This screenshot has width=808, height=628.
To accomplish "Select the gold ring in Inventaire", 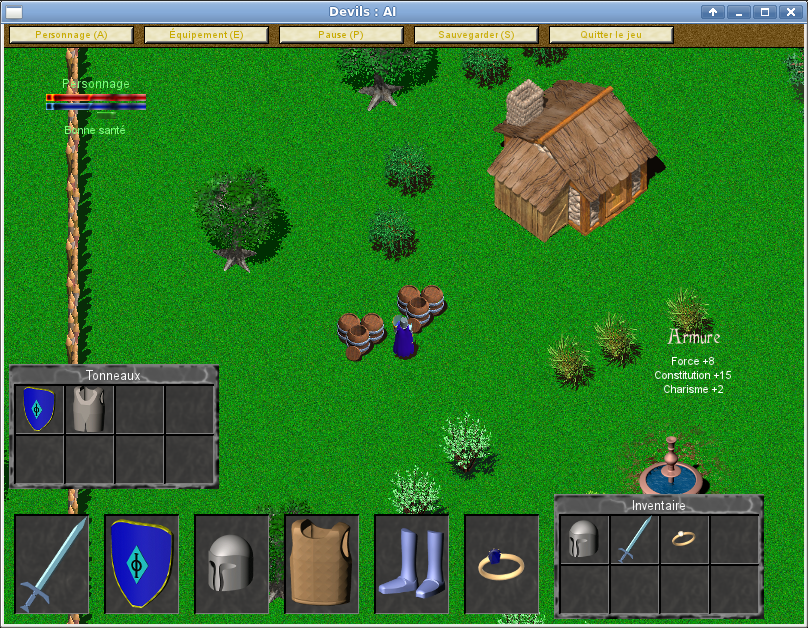I will point(684,539).
